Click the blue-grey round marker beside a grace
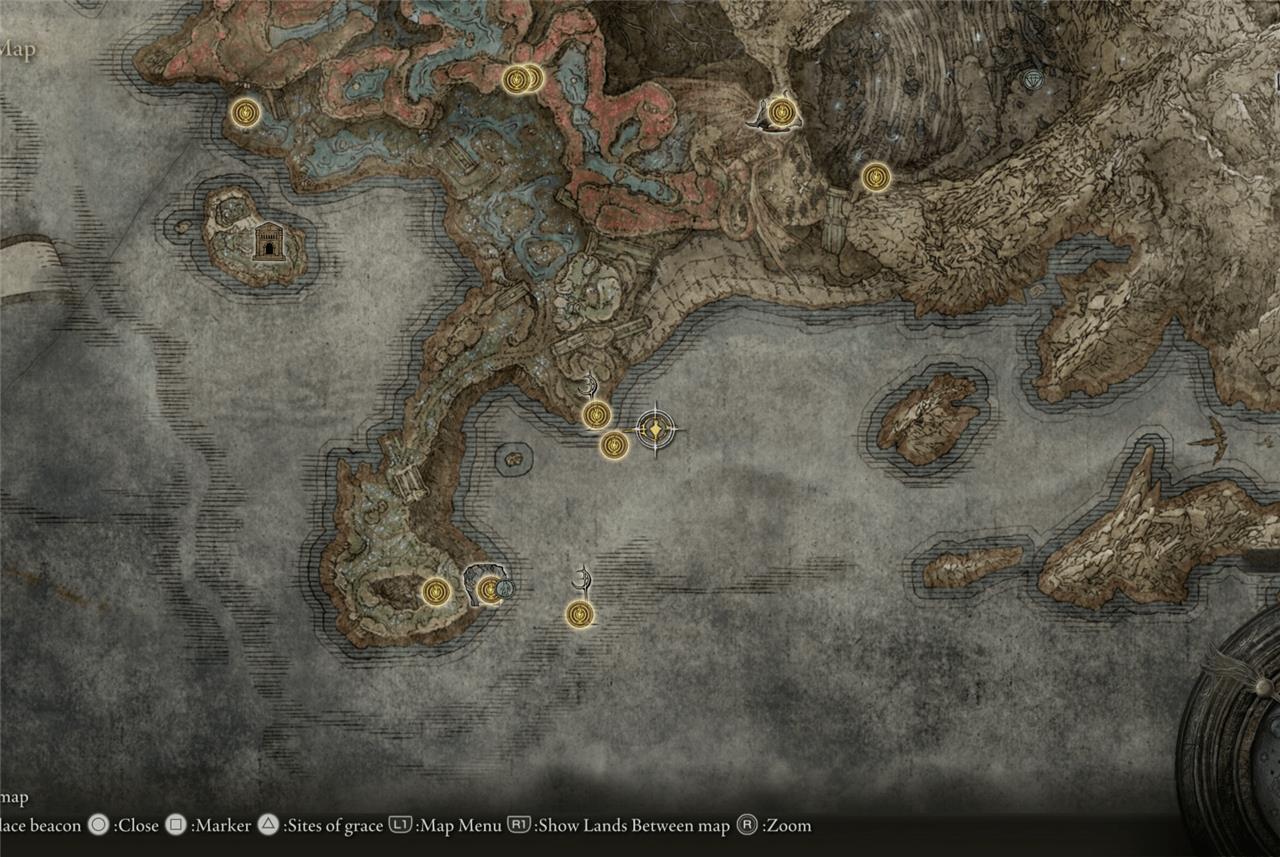The image size is (1280, 857). coord(505,589)
